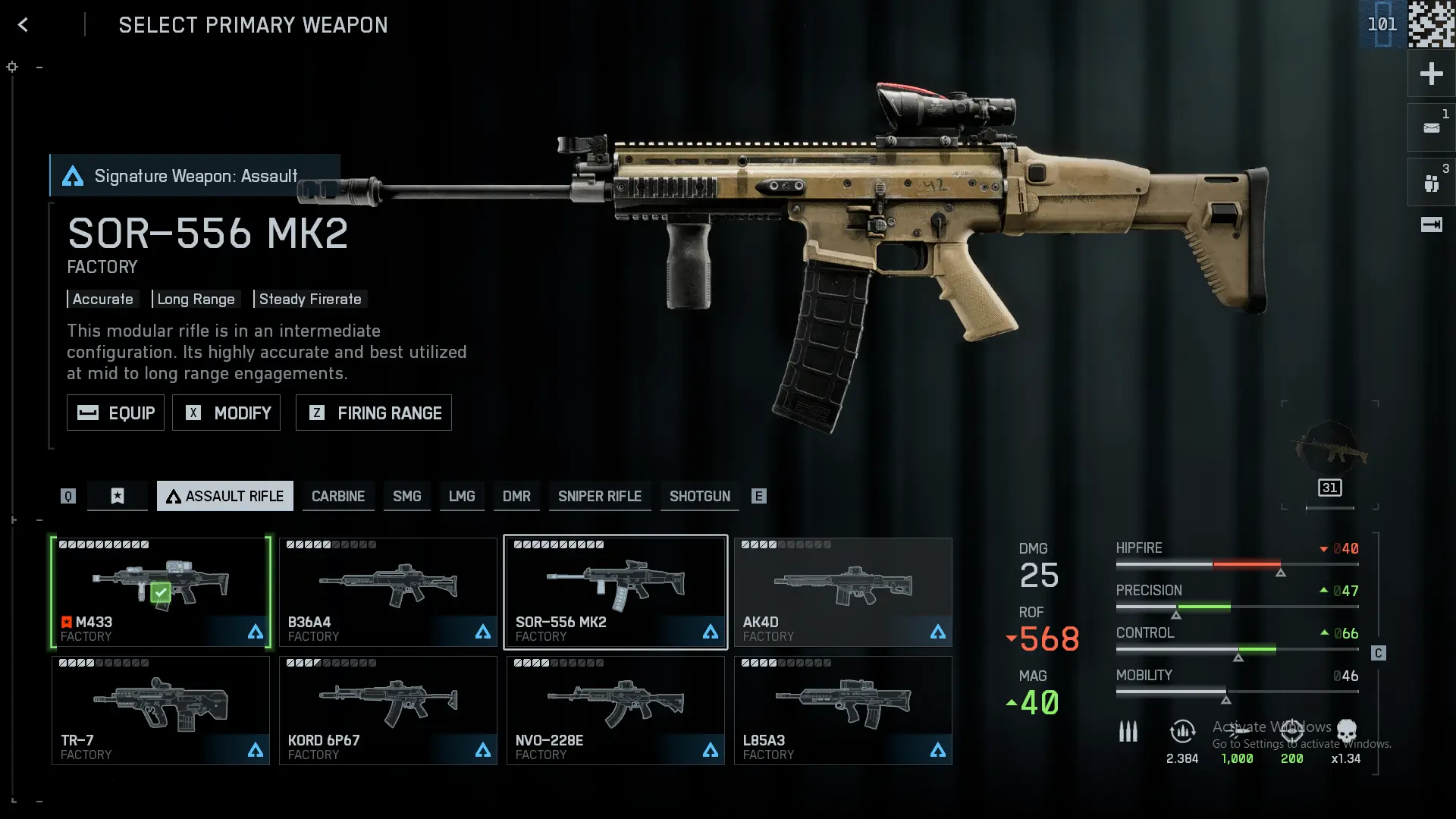The width and height of the screenshot is (1456, 819).
Task: Choose the AK4D weapon tile
Action: tap(843, 592)
